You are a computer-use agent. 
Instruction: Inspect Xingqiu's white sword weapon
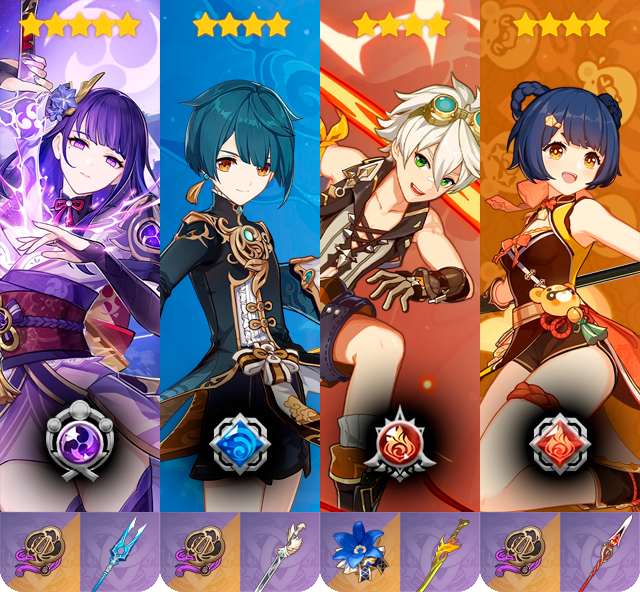[280, 552]
